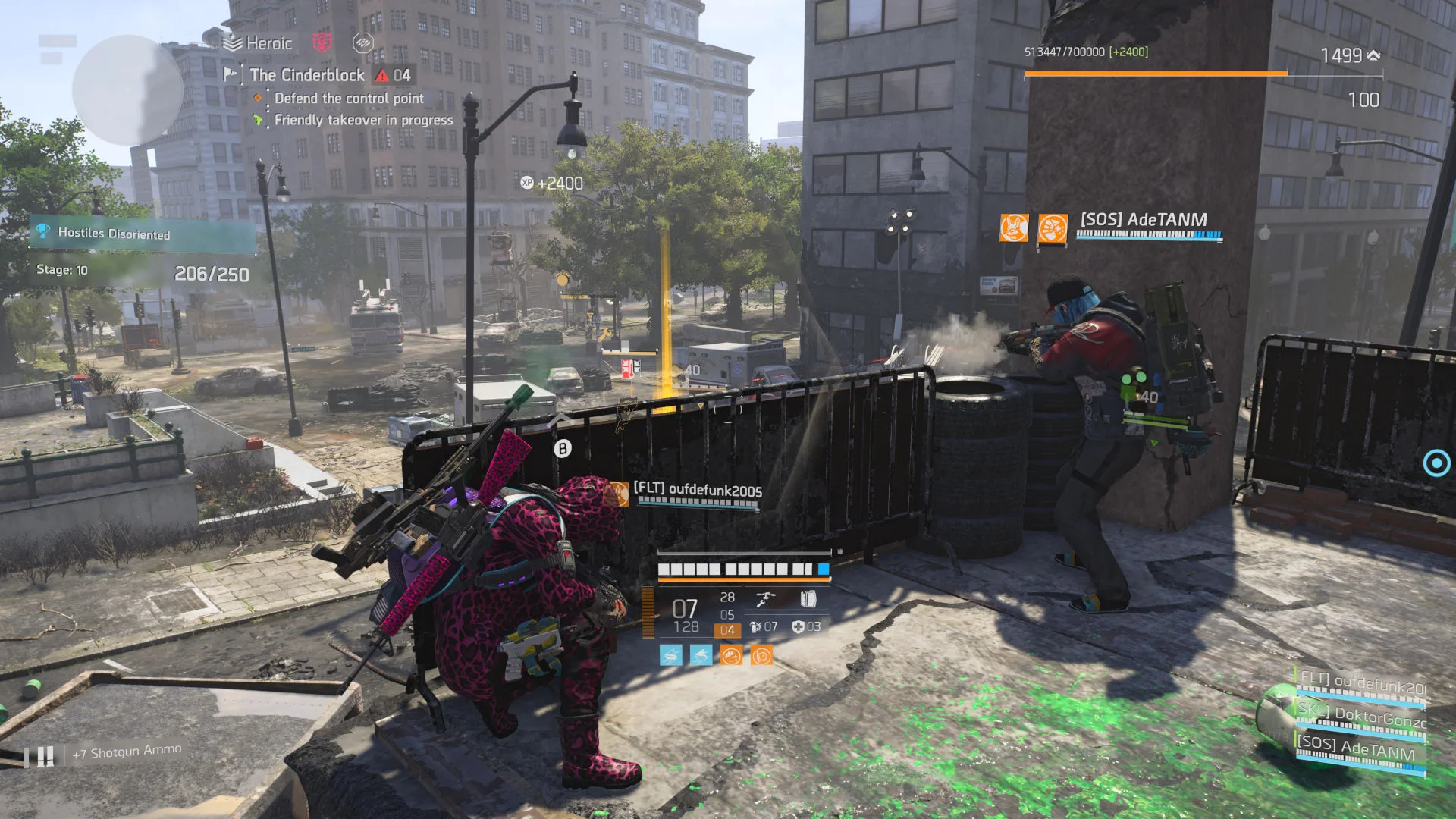The height and width of the screenshot is (819, 1456).
Task: Select the flare grenade icon showing 07
Action: point(756,628)
